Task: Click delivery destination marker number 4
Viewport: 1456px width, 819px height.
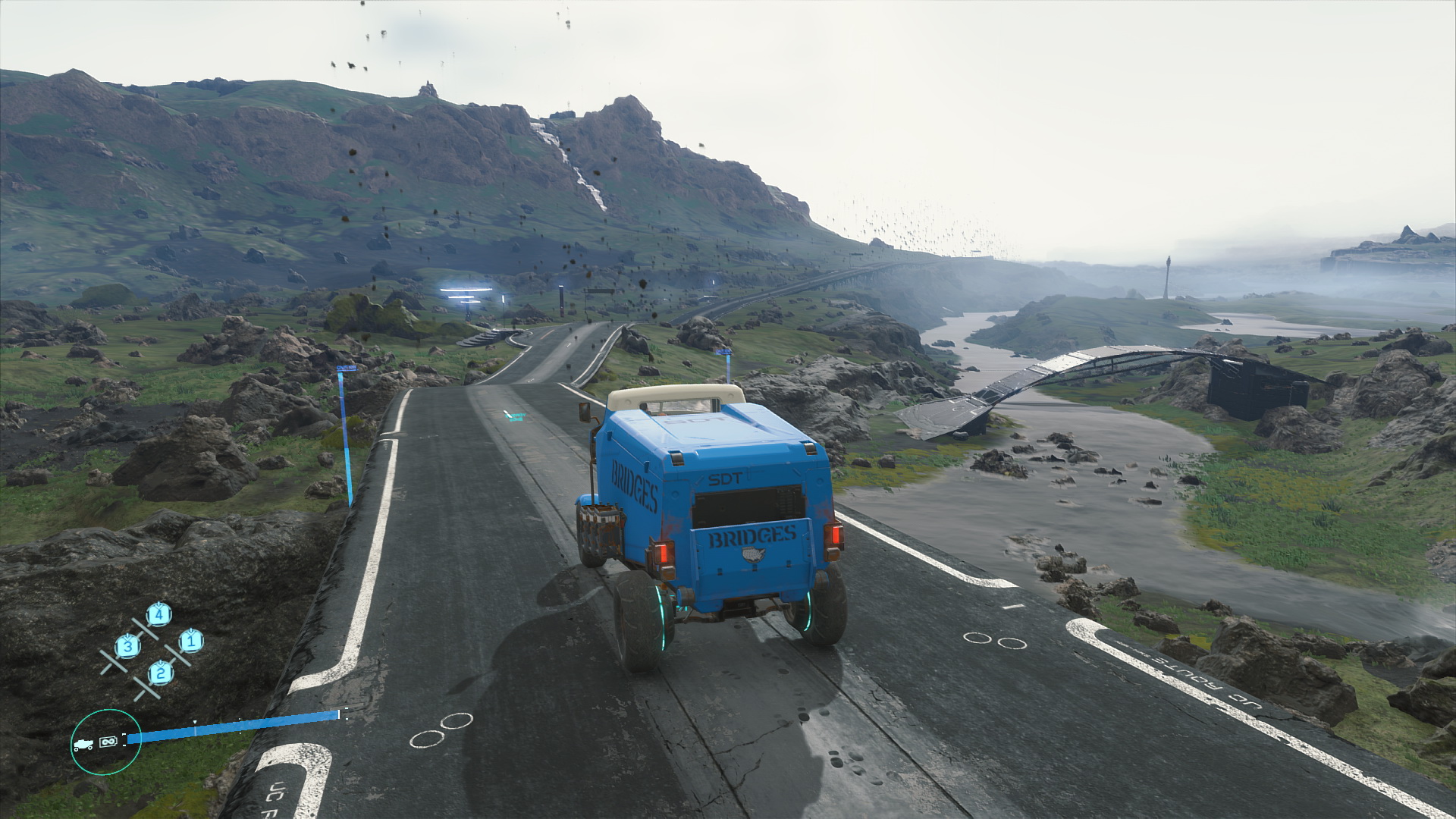Action: (x=158, y=614)
